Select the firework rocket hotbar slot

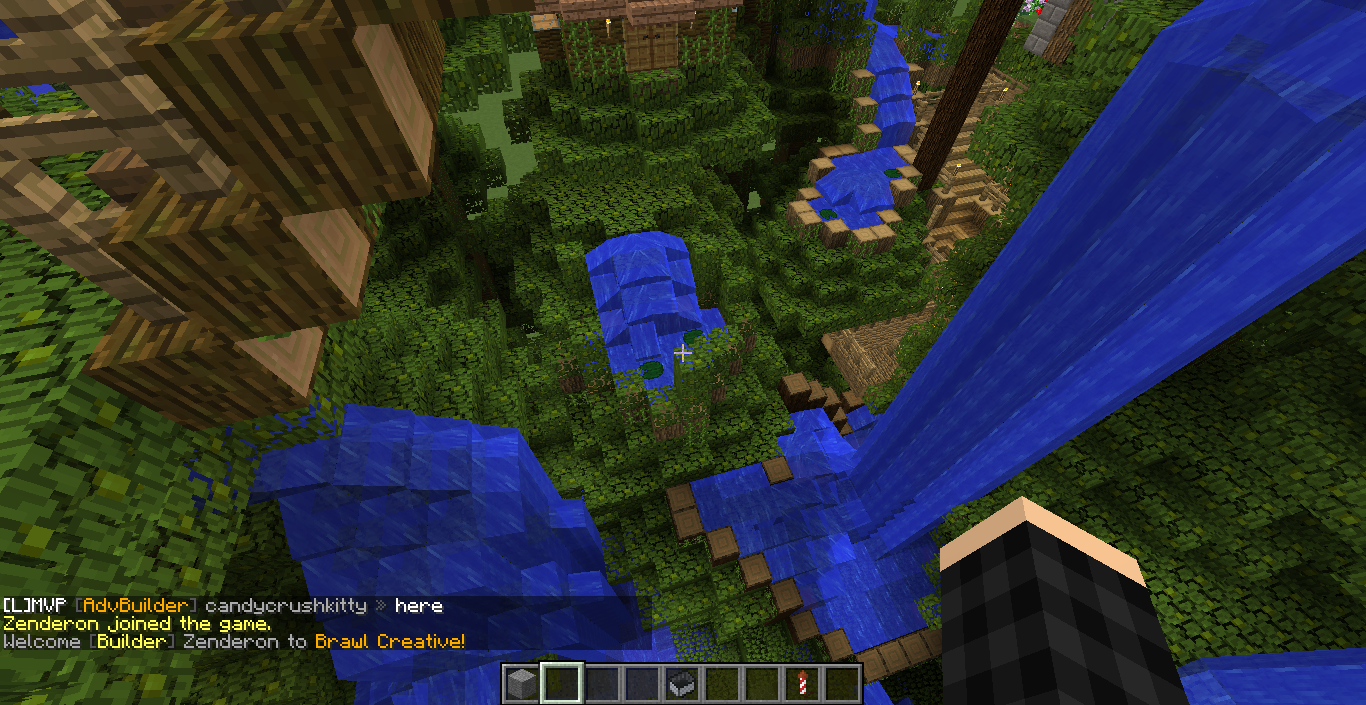point(802,684)
